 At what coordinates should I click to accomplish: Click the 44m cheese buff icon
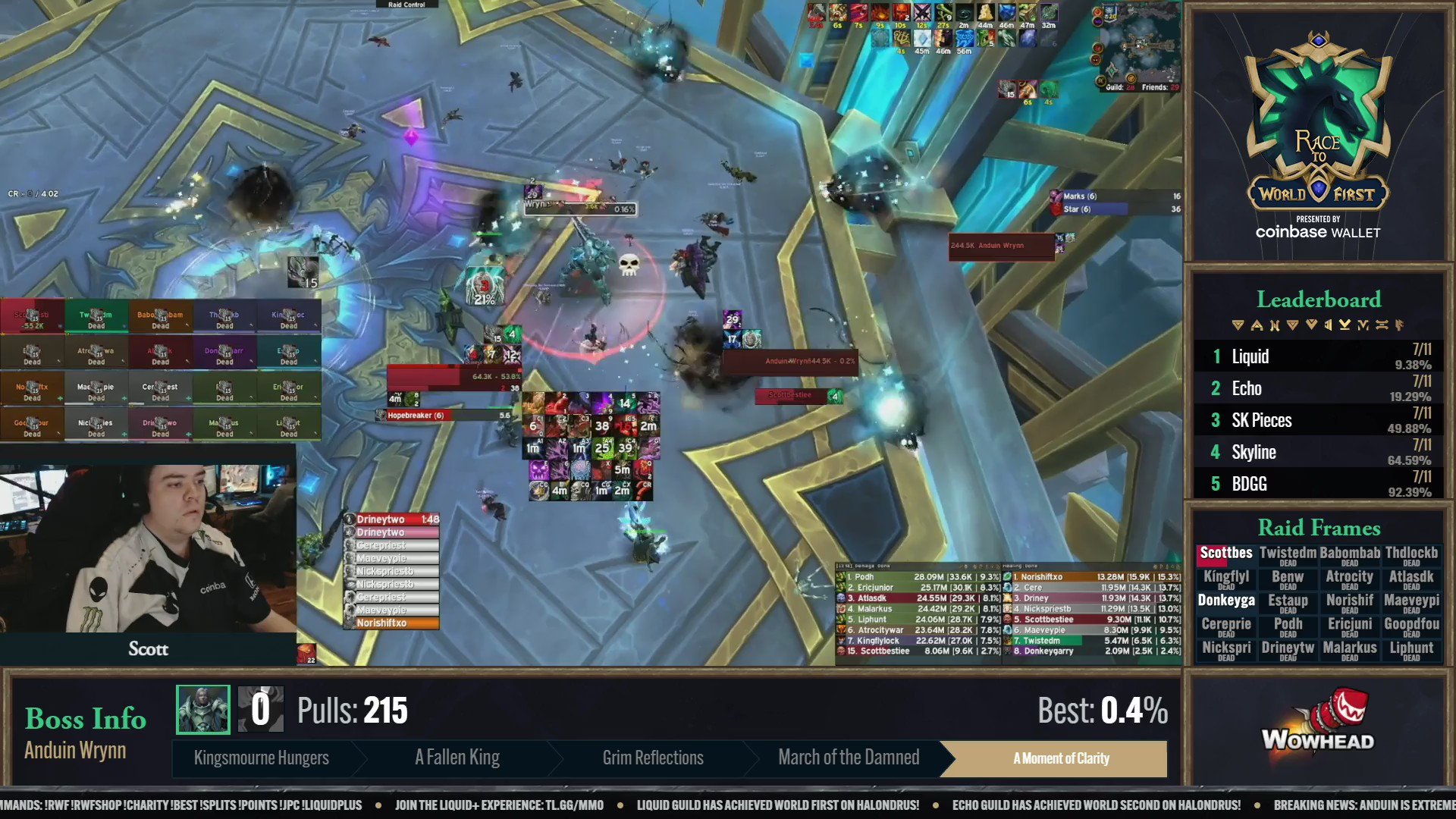984,13
